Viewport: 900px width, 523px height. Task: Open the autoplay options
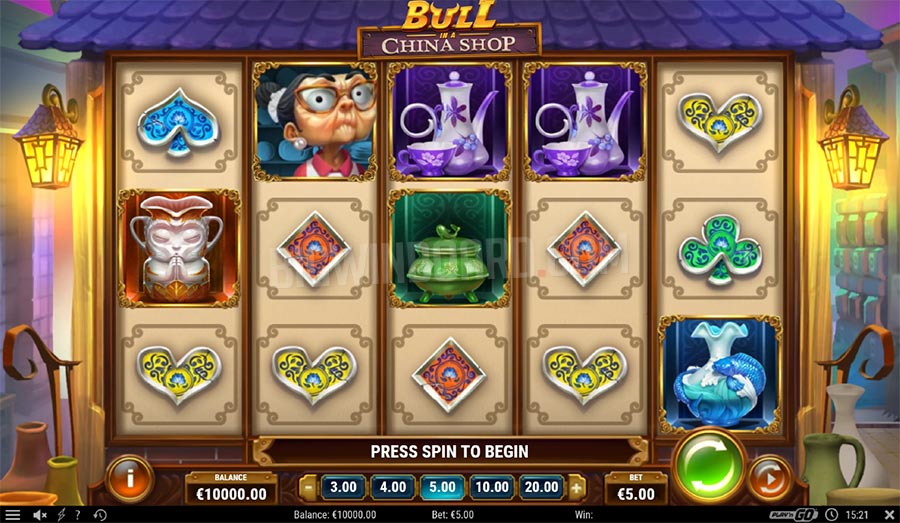(769, 476)
